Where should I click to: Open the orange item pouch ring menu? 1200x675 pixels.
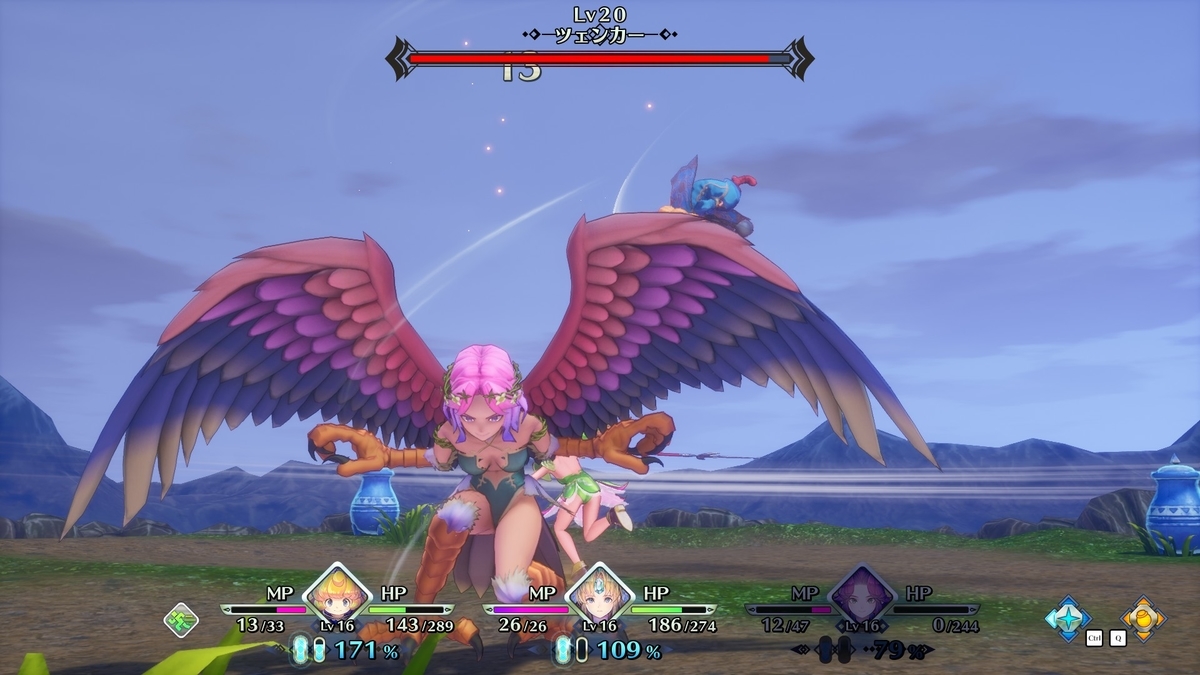click(1142, 617)
